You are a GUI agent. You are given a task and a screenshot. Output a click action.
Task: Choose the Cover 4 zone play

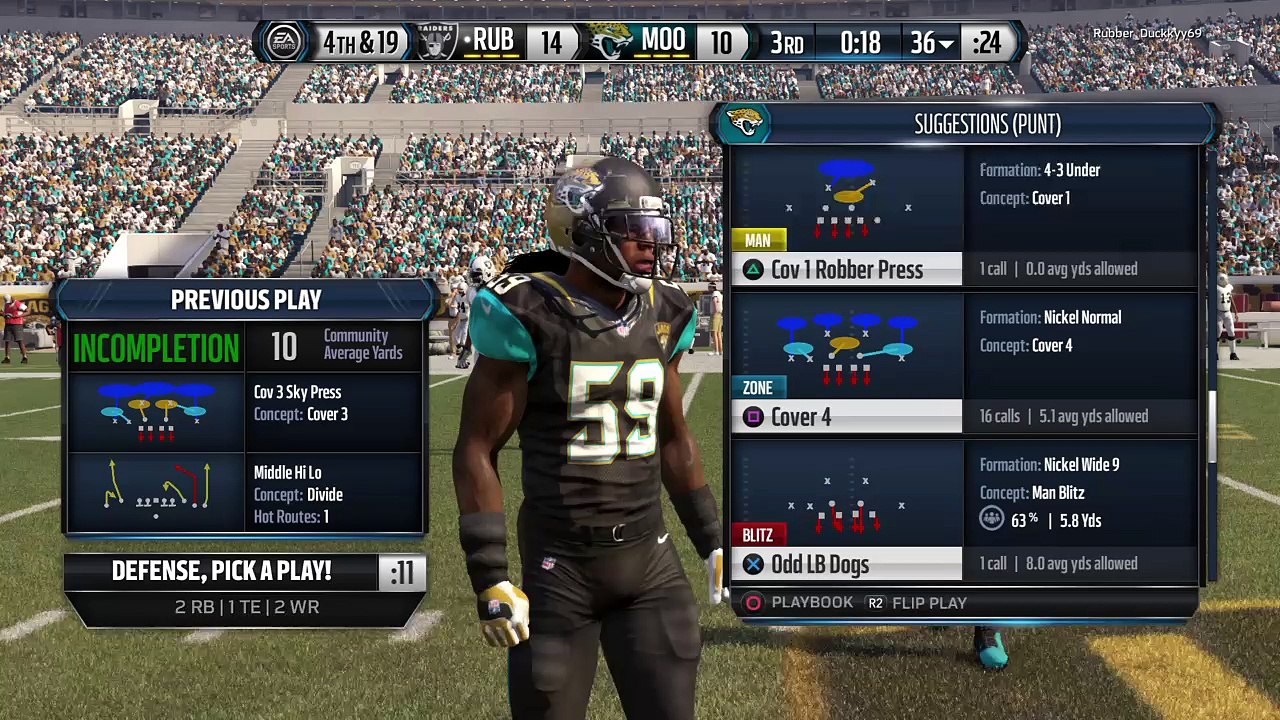(846, 417)
